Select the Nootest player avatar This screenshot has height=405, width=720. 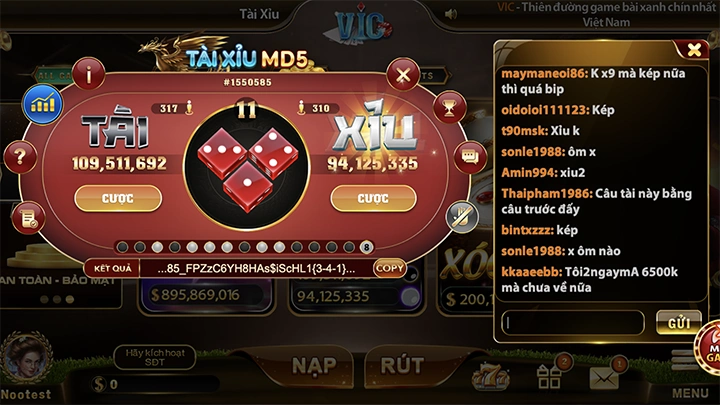pos(27,357)
